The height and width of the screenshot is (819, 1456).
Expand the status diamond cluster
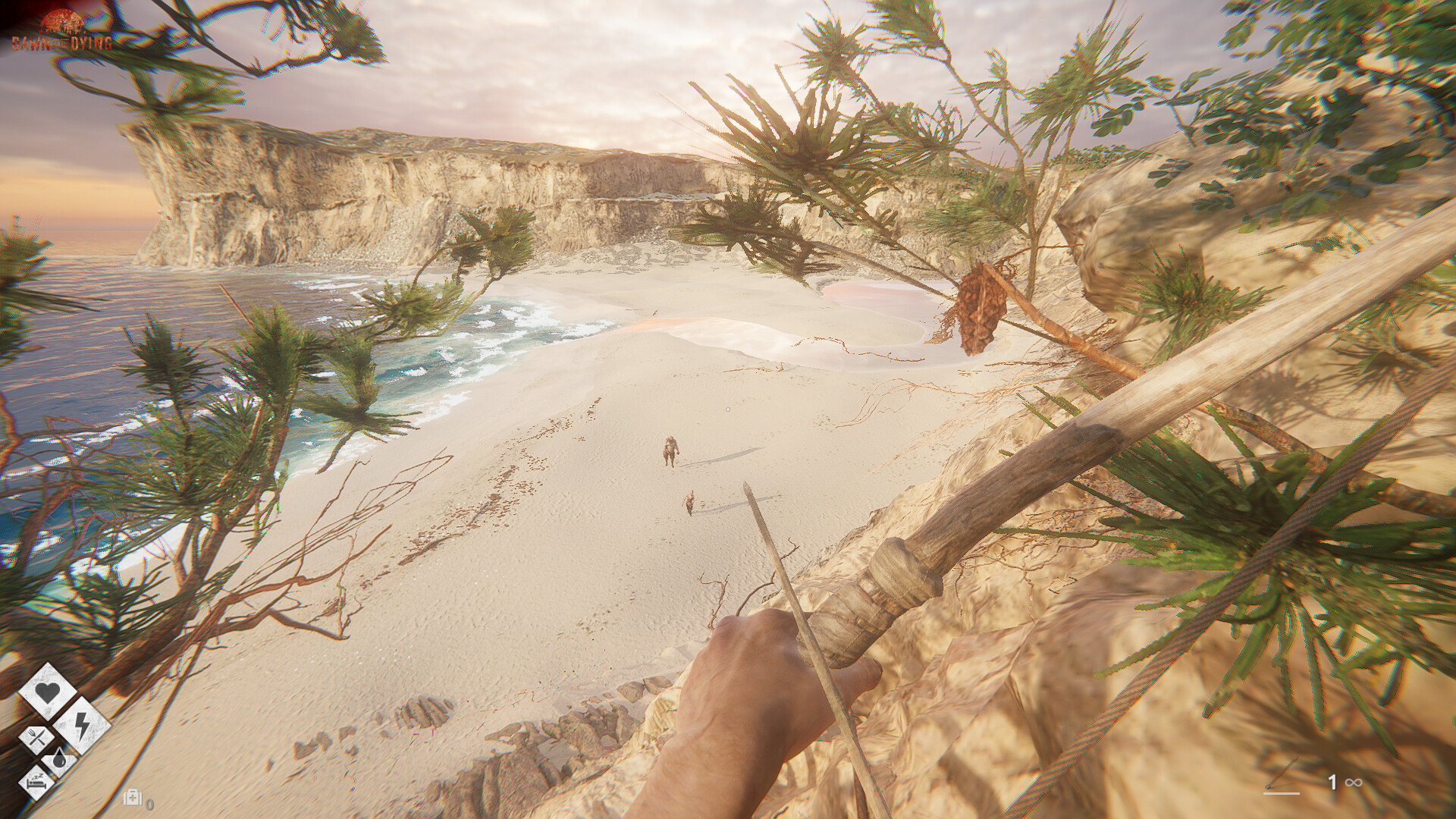[x=53, y=736]
